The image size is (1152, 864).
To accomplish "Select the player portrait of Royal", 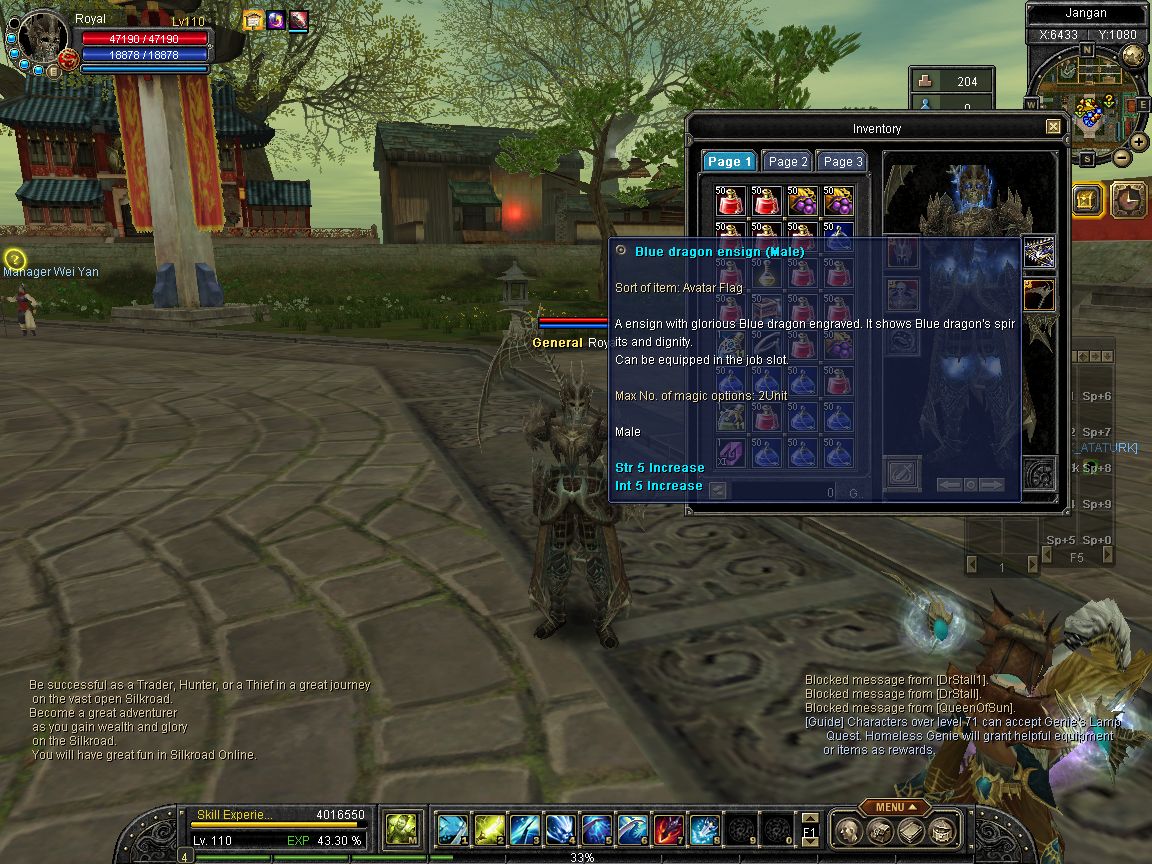I will pos(43,38).
